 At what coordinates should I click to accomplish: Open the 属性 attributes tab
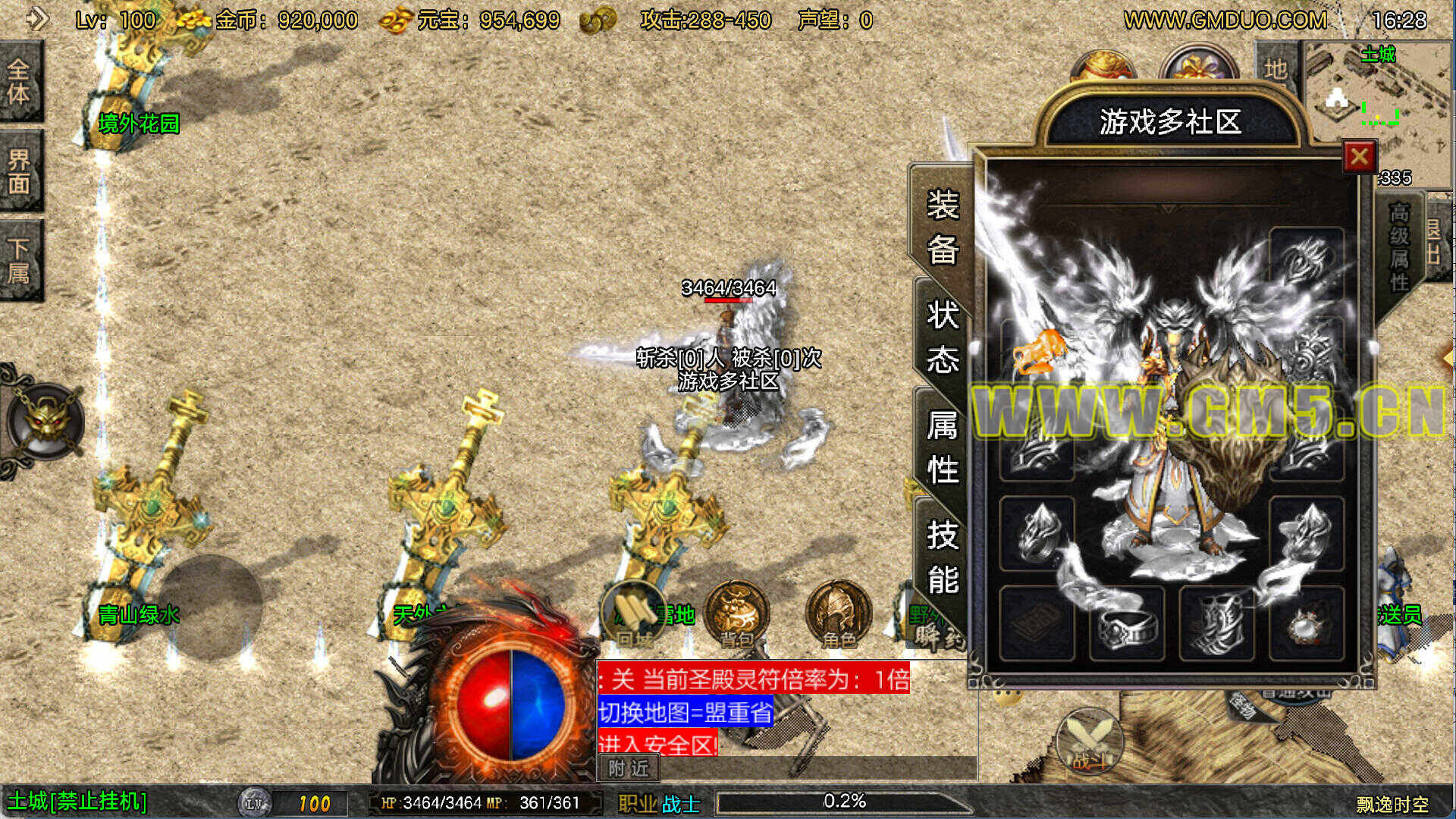943,447
